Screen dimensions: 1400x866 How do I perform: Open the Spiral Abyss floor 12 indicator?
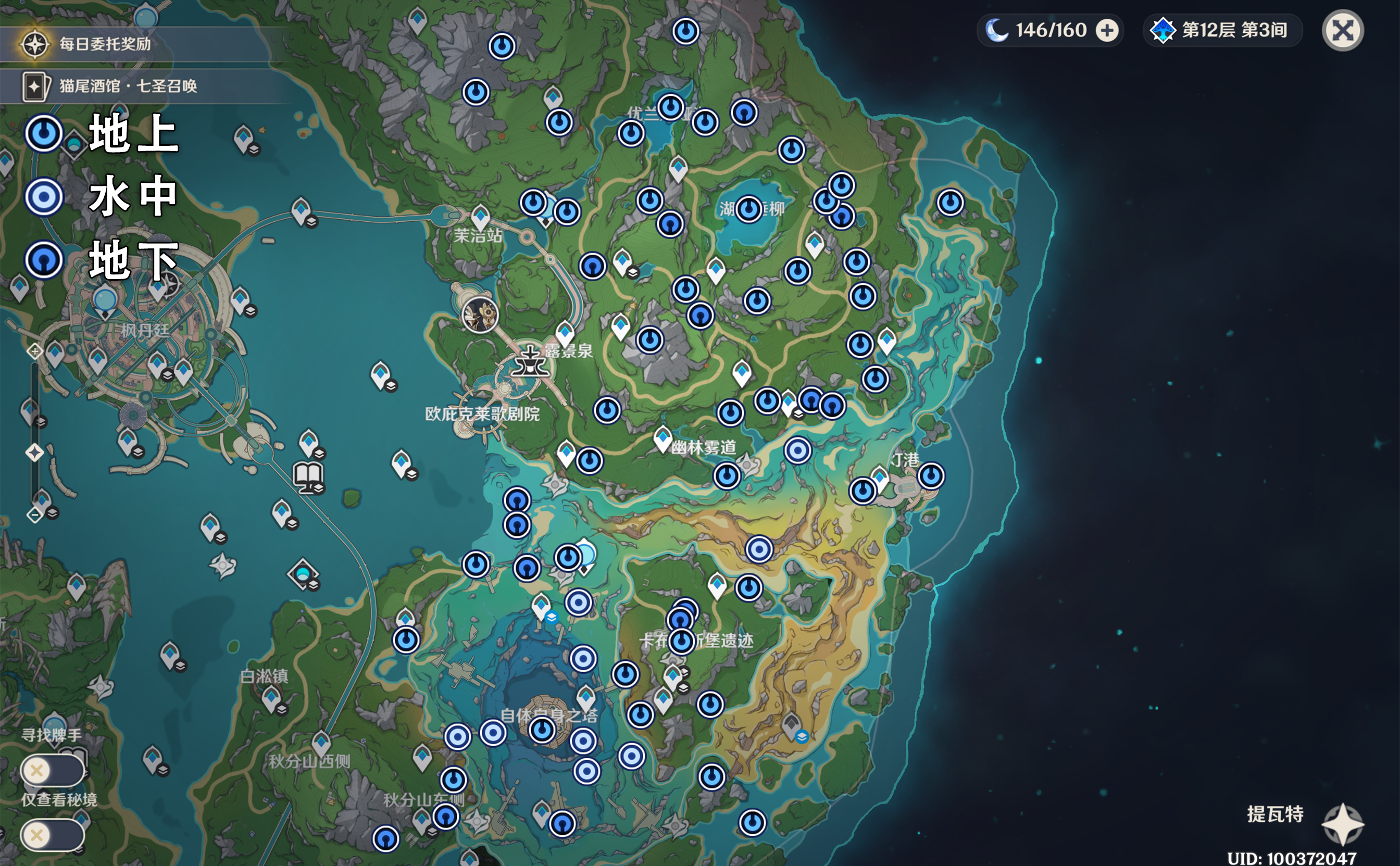point(1222,30)
